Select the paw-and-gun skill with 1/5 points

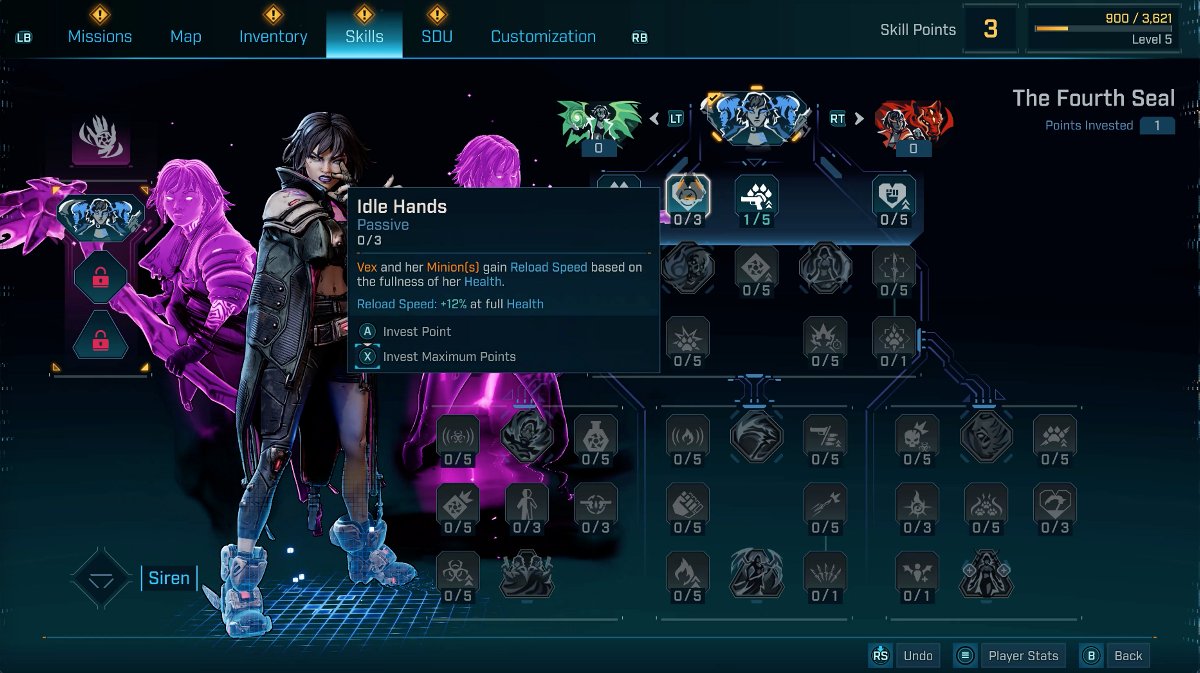pyautogui.click(x=757, y=196)
